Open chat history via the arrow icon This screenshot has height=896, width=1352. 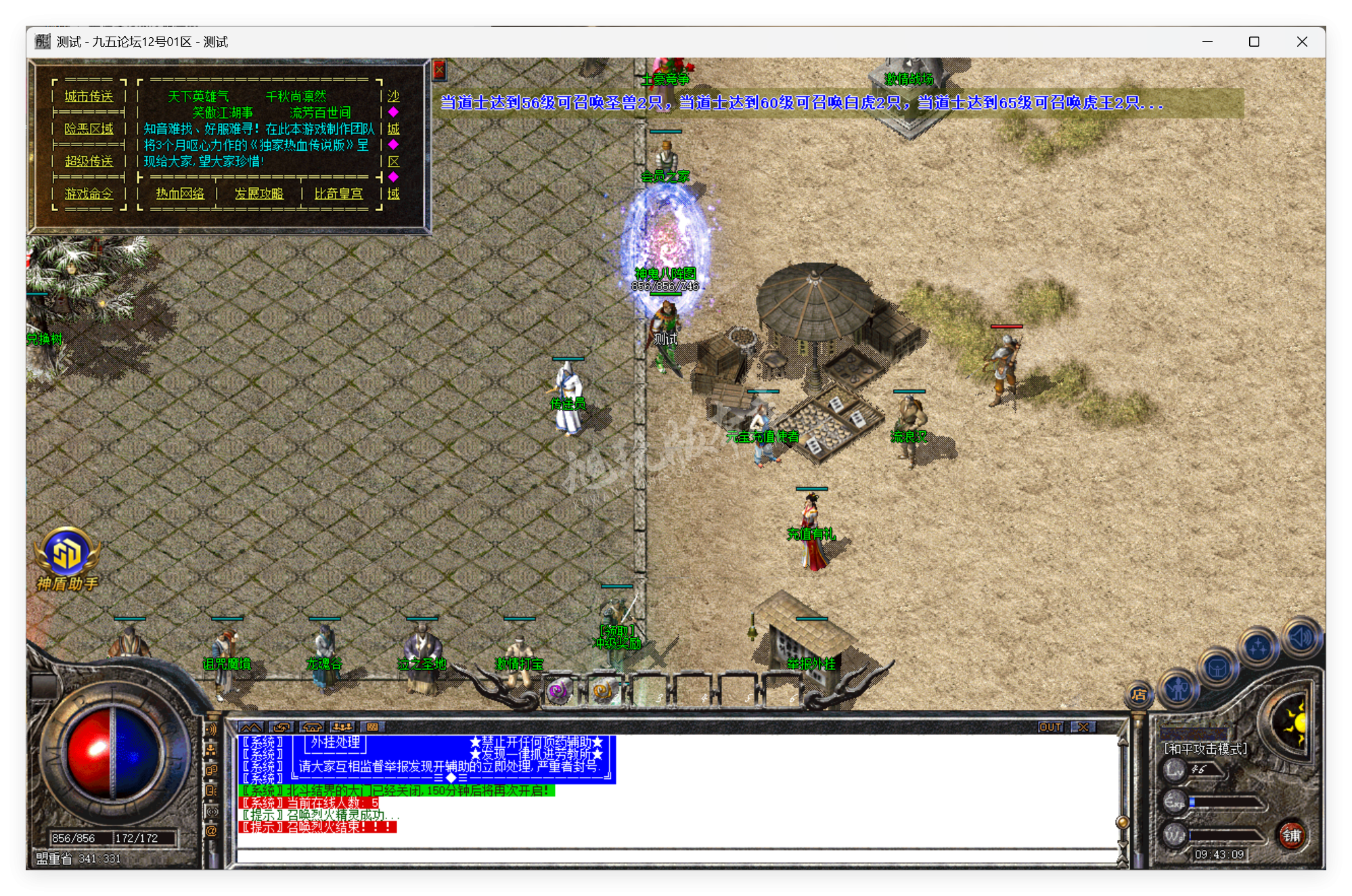281,728
